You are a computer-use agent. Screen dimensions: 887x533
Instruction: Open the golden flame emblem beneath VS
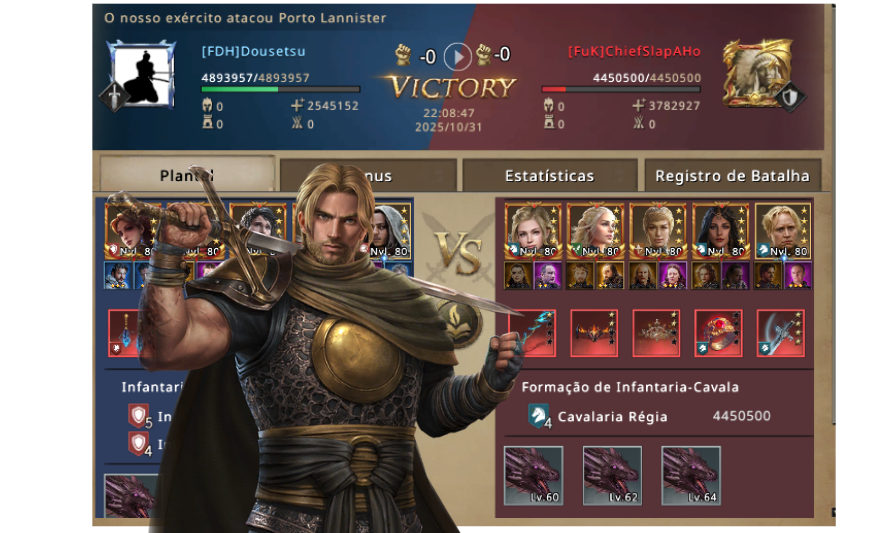(472, 323)
